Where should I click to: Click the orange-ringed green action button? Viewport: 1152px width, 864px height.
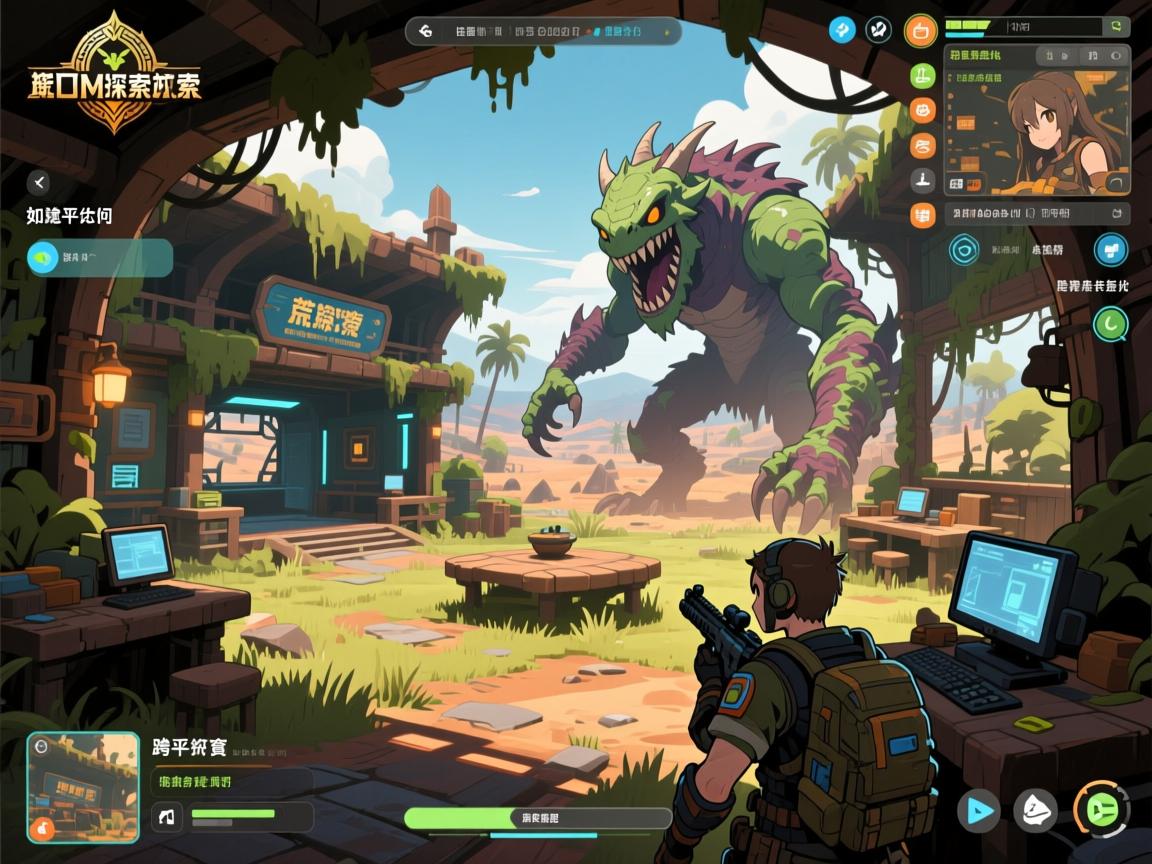click(x=1100, y=810)
